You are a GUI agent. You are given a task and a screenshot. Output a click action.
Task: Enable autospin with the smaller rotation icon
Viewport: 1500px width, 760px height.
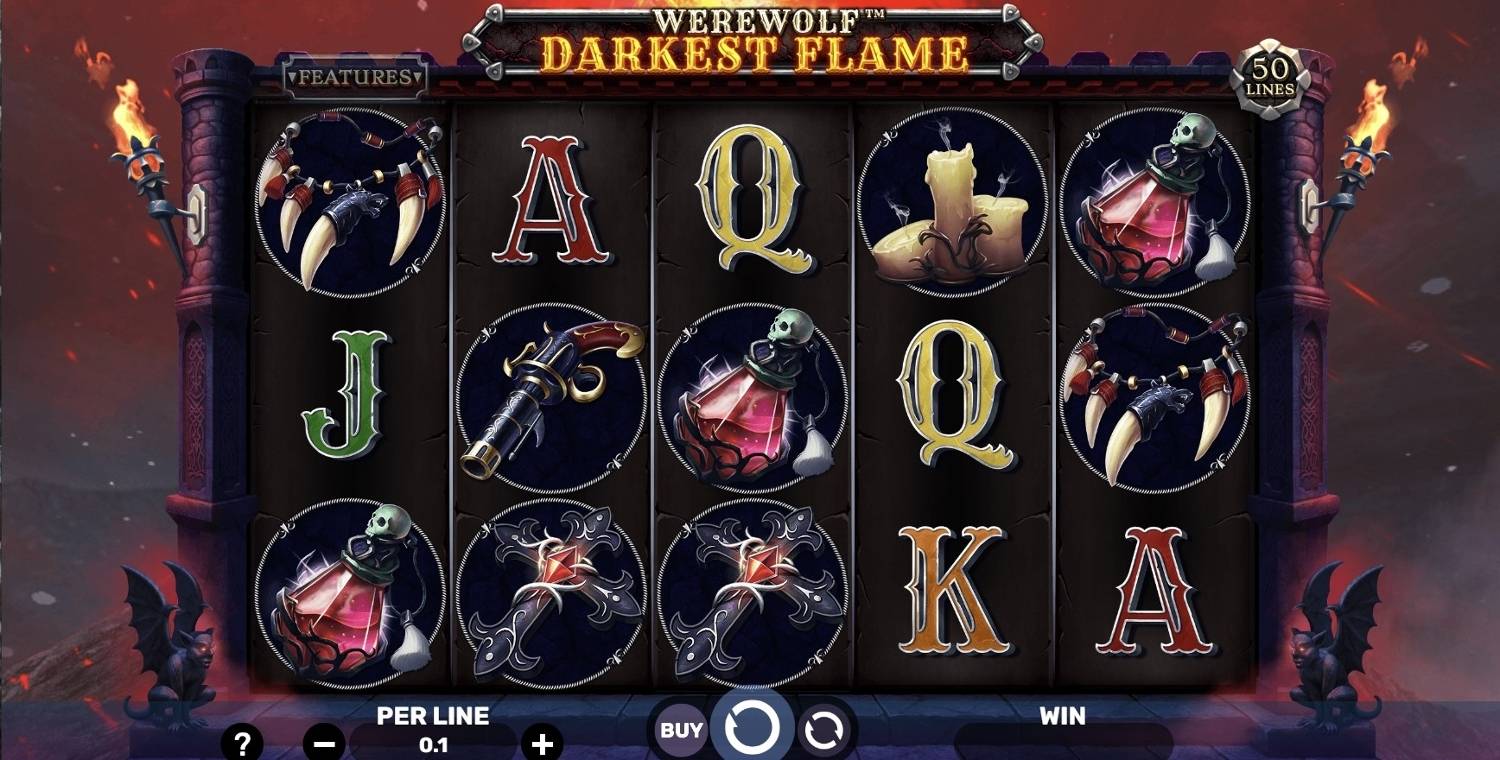pyautogui.click(x=822, y=729)
